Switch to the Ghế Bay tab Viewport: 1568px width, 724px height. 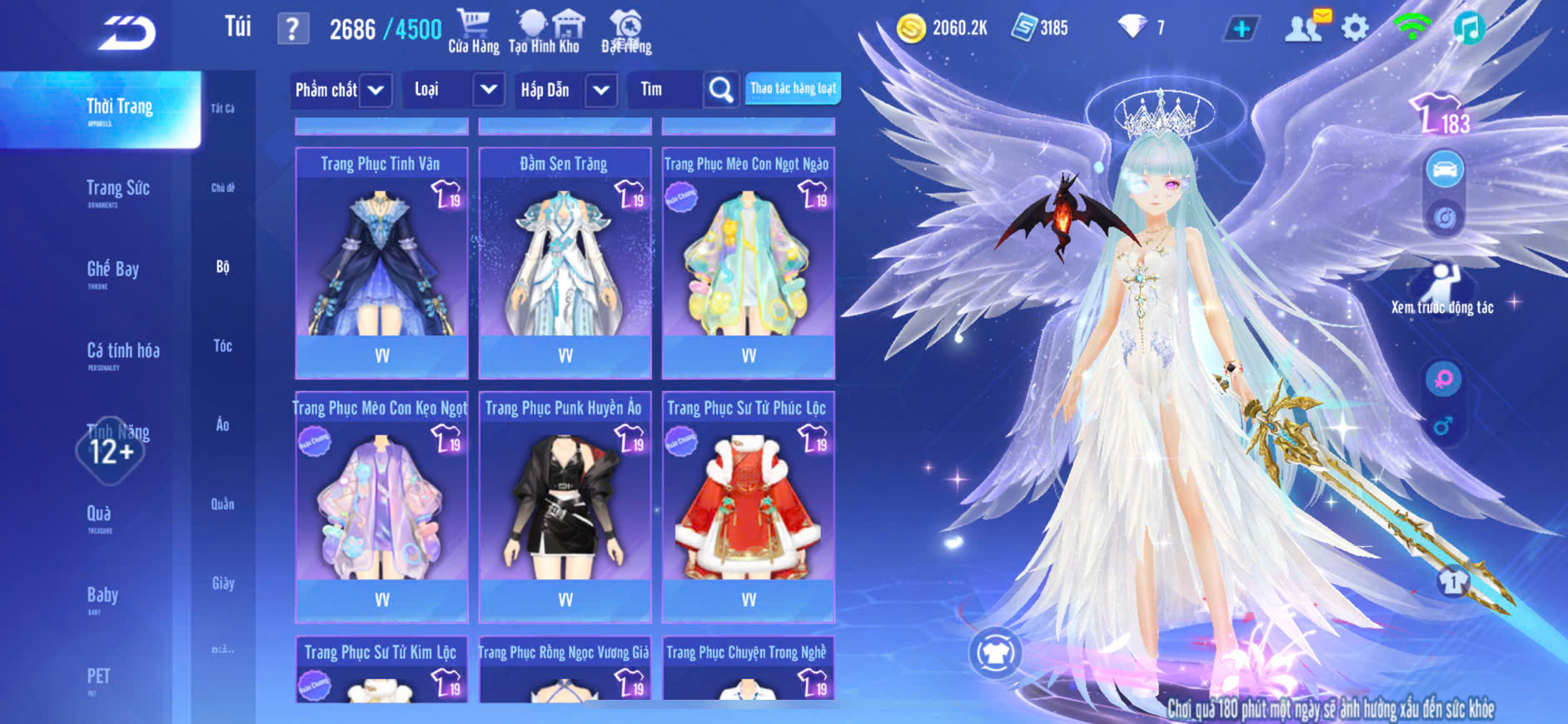[x=113, y=270]
